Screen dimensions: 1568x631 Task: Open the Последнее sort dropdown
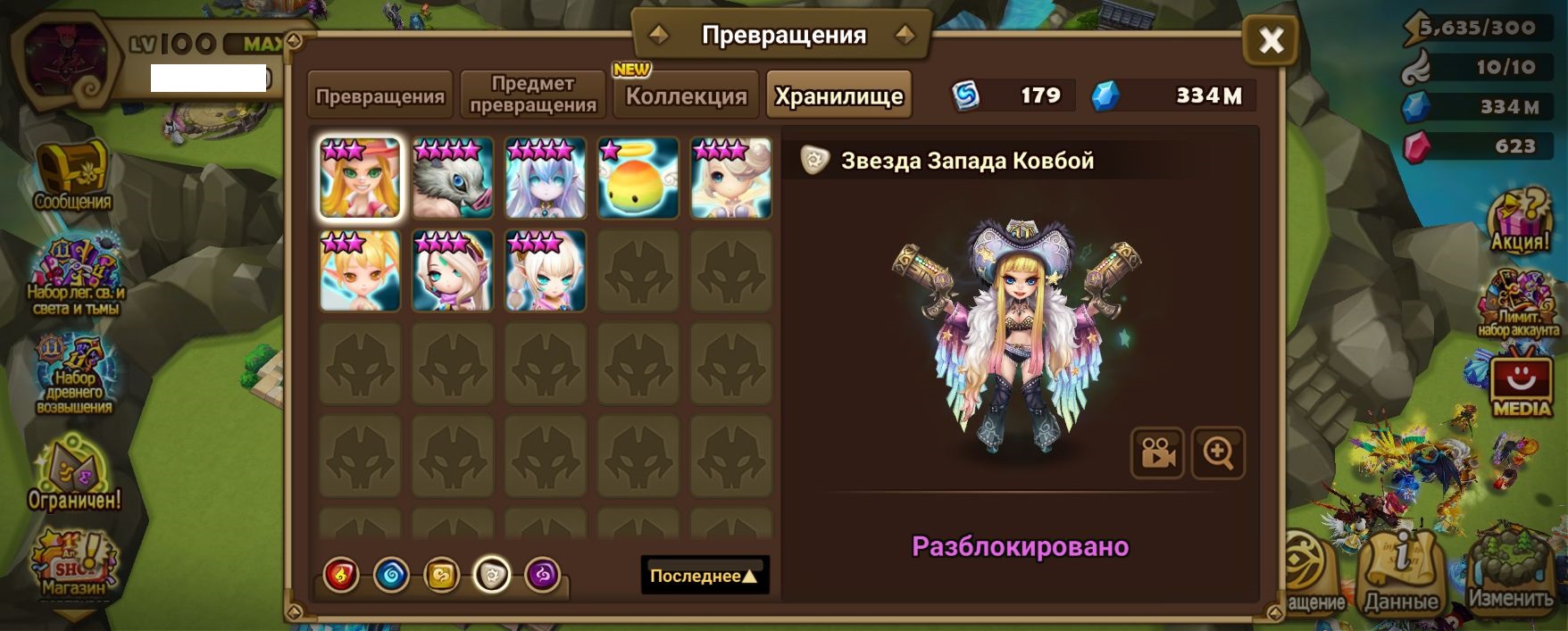coord(704,576)
